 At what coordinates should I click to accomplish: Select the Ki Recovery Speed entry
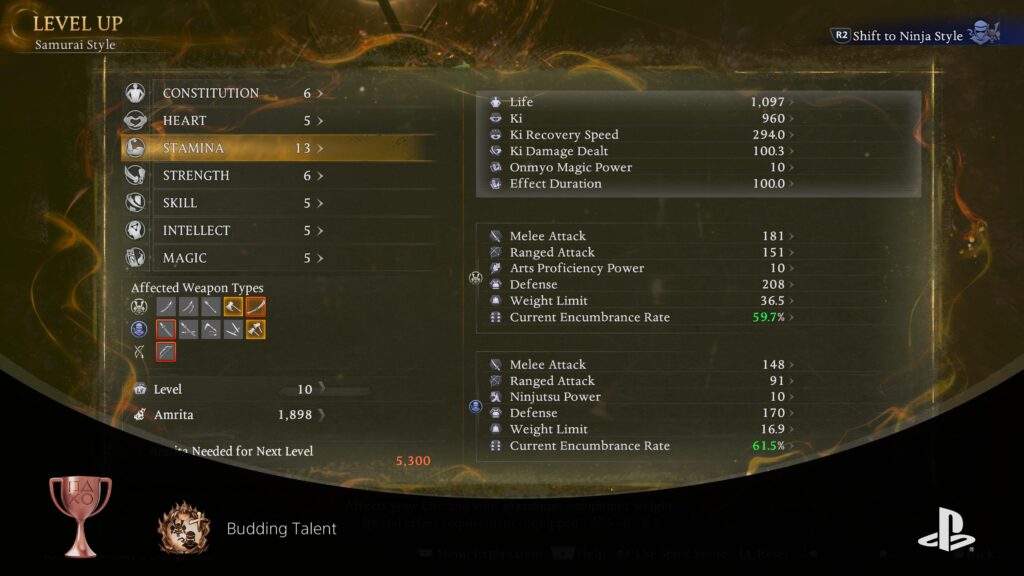[640, 135]
